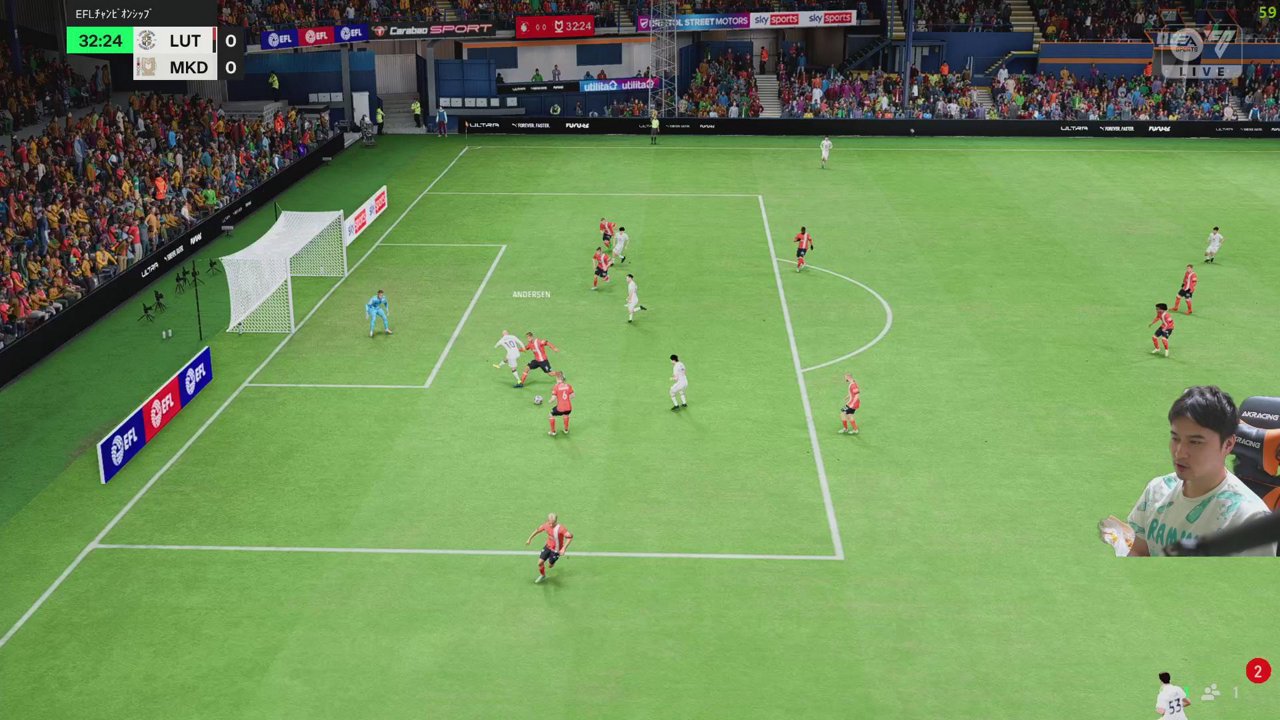The height and width of the screenshot is (720, 1280).
Task: Click the viewers icon near the 1 count
Action: coord(1209,691)
